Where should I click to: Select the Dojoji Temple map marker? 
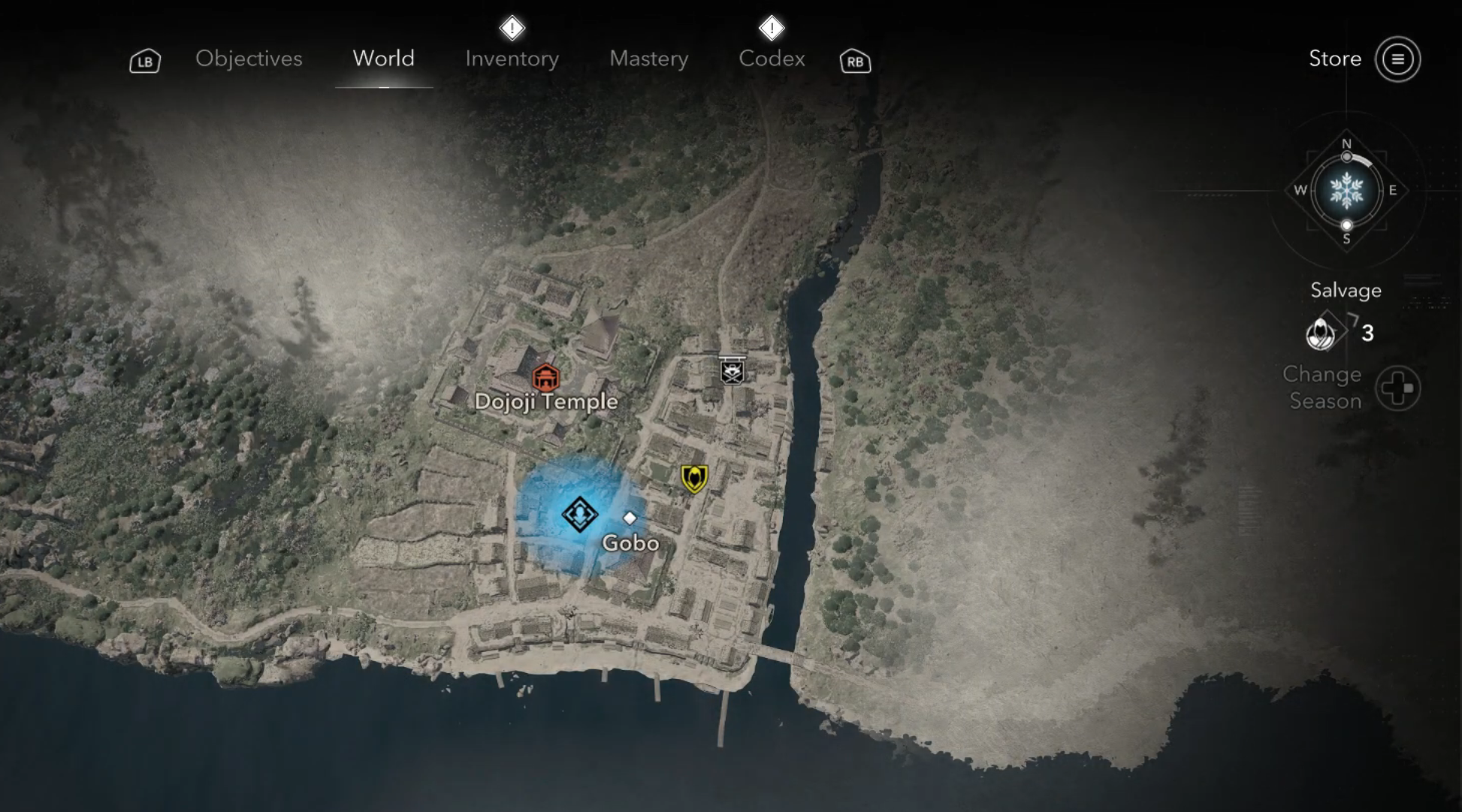point(545,377)
